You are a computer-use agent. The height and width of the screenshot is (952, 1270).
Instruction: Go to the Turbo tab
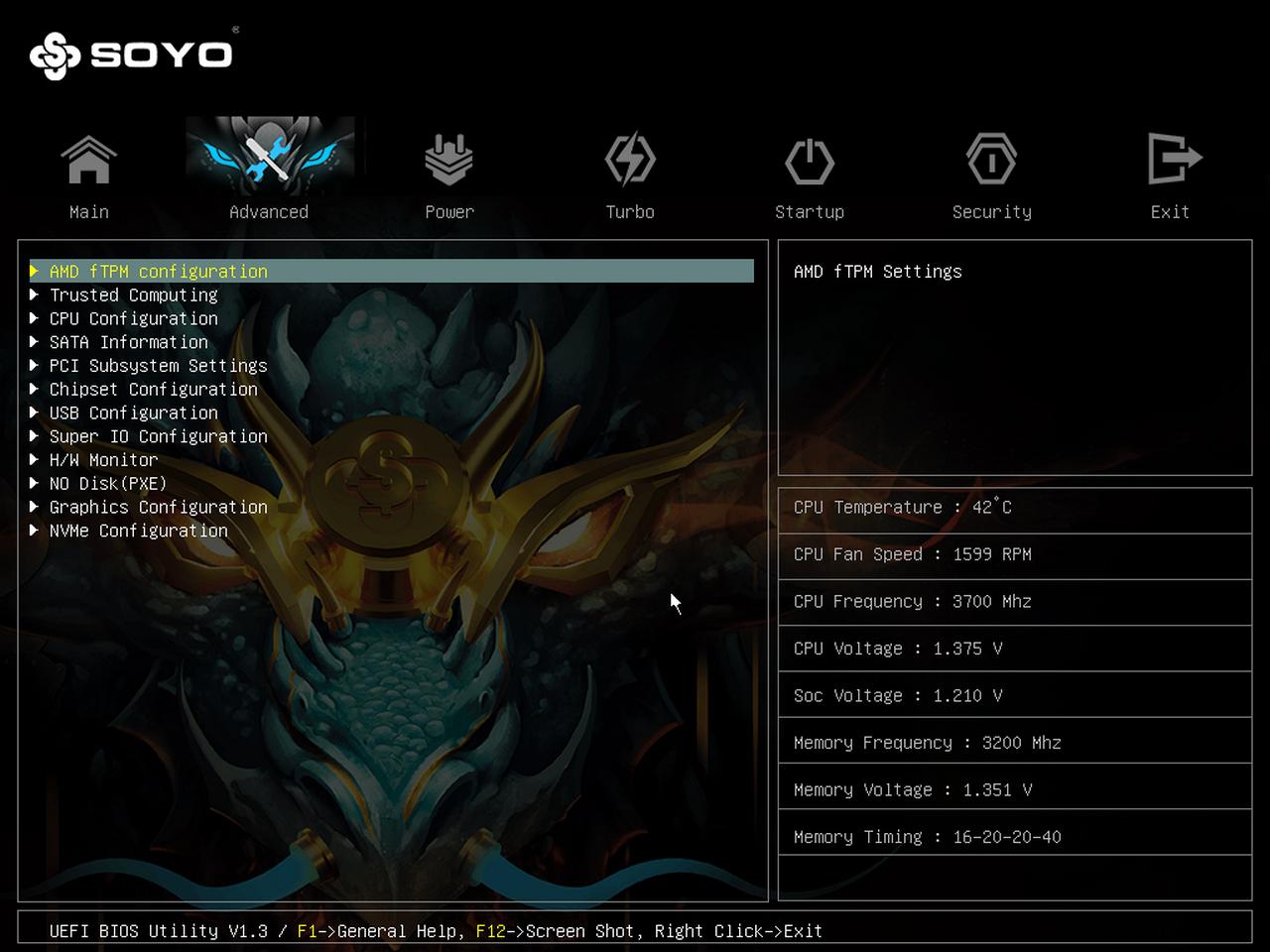(630, 176)
